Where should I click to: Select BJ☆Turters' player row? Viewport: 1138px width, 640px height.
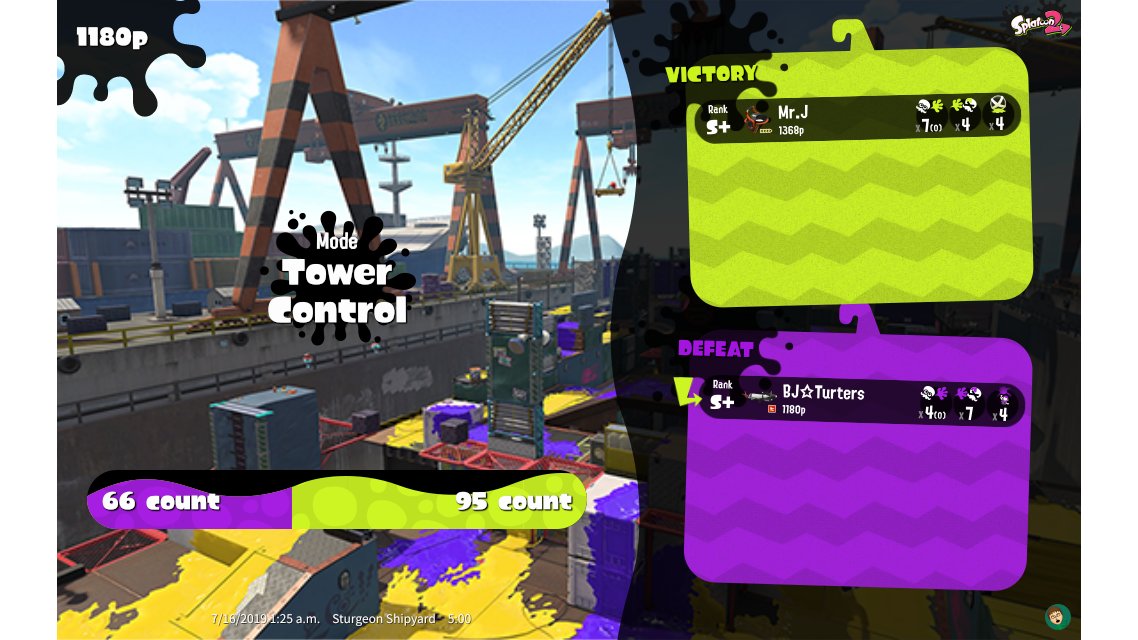860,402
